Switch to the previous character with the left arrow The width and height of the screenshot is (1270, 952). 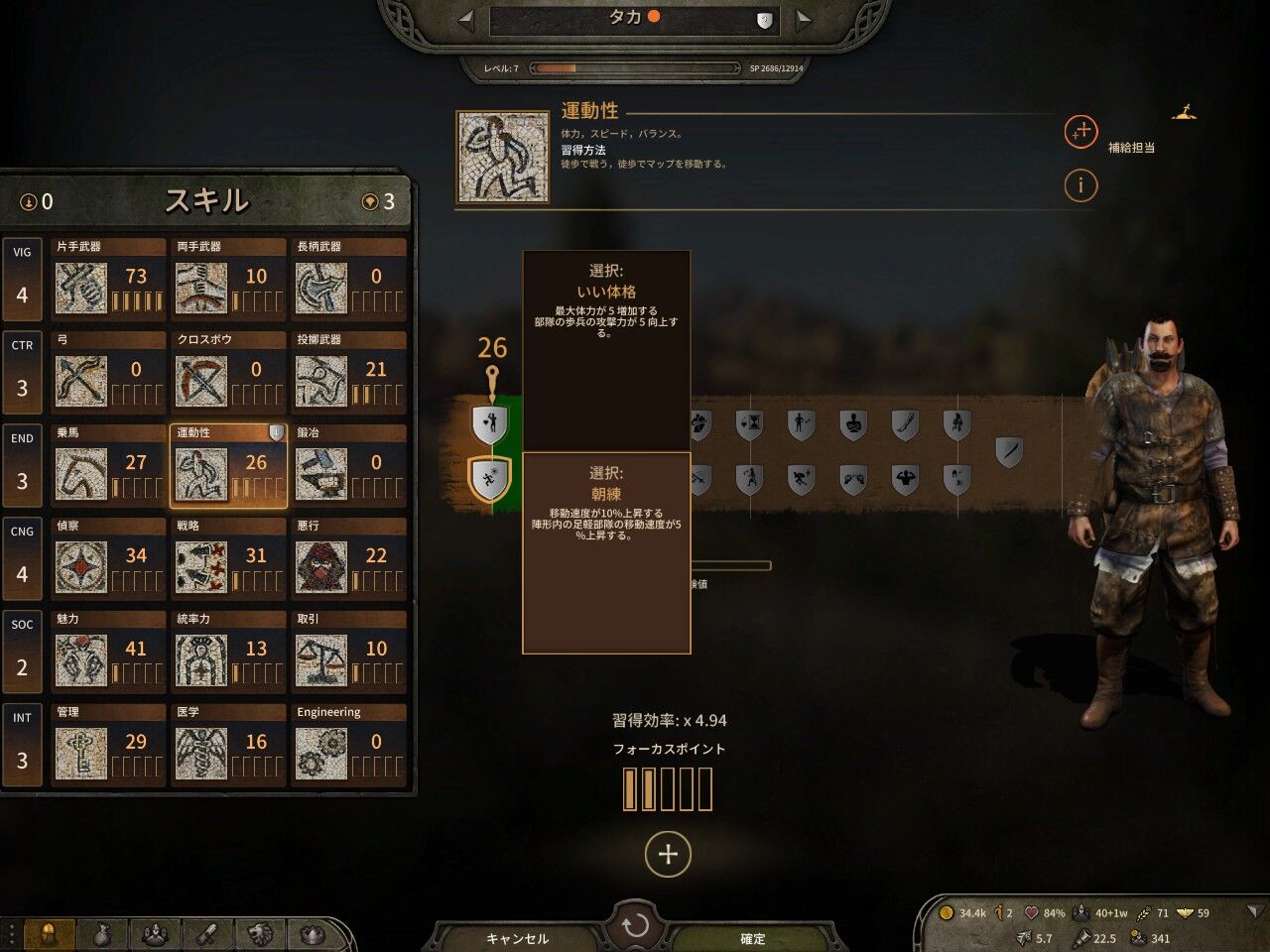pos(465,19)
